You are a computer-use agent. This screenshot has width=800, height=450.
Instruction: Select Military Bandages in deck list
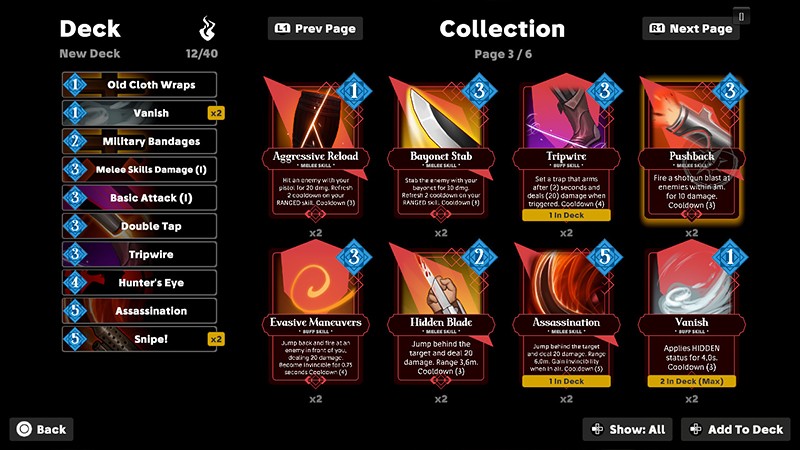coord(140,142)
